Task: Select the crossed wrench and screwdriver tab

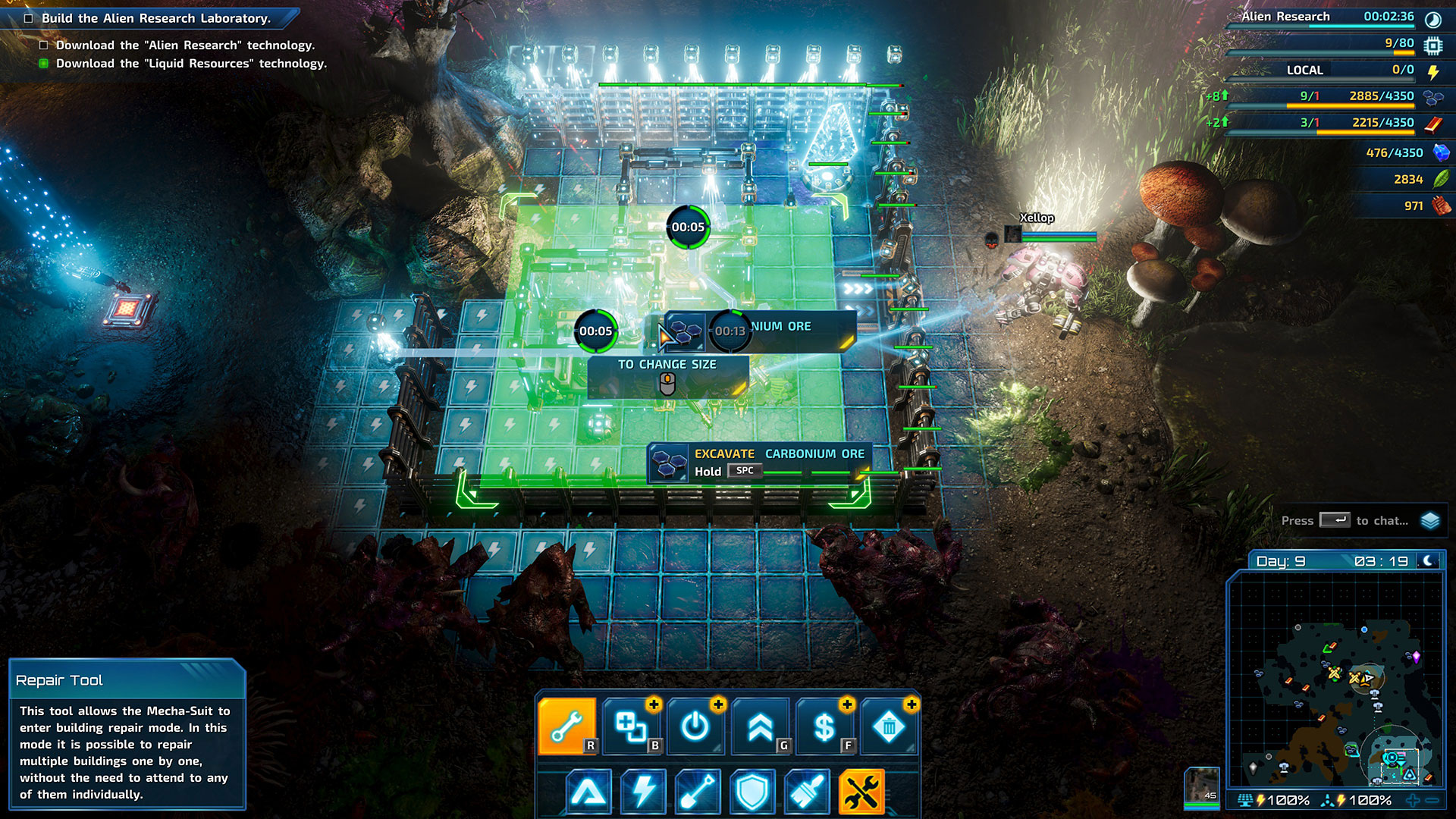Action: coord(861,792)
